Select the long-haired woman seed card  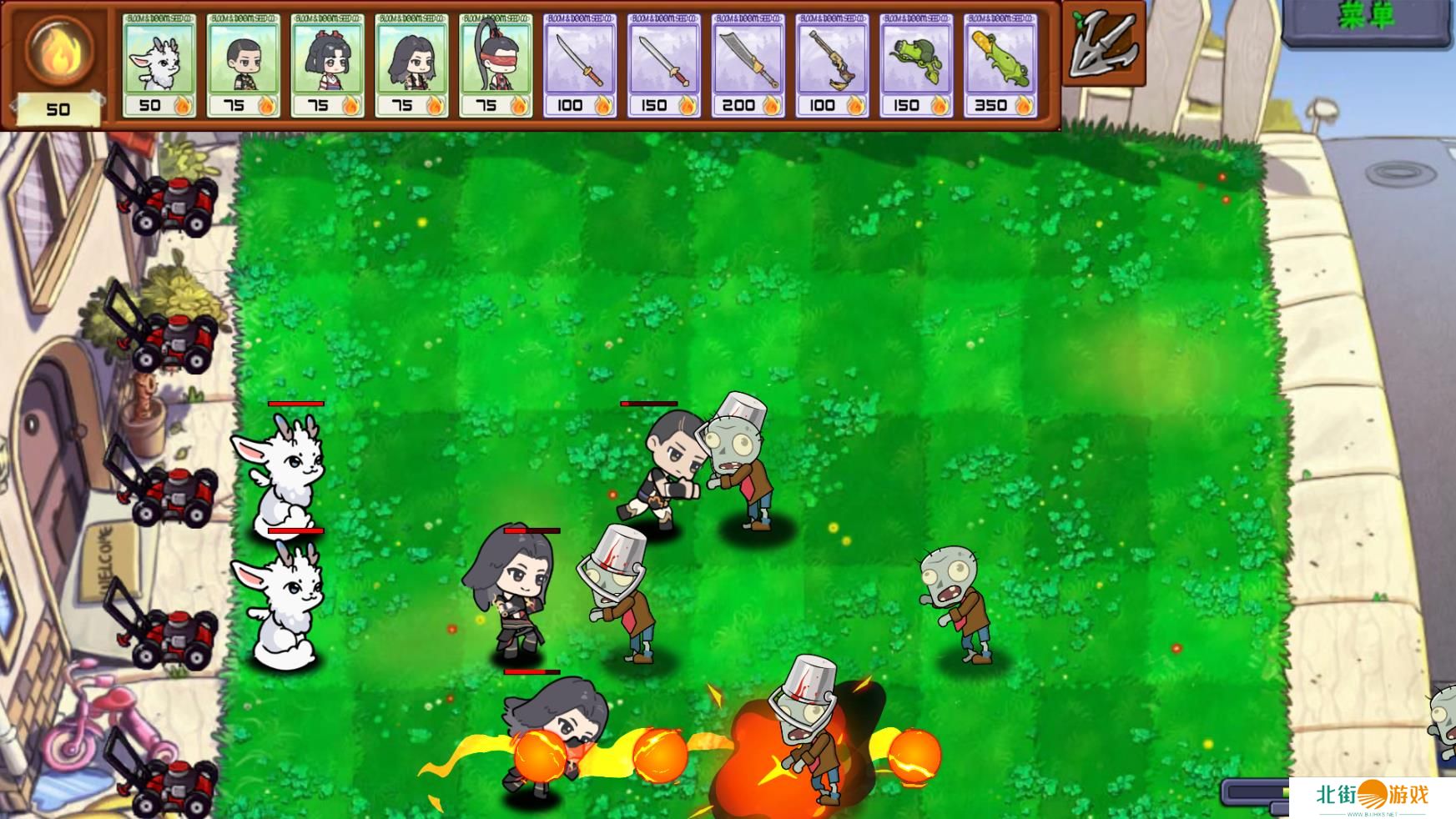pyautogui.click(x=411, y=65)
